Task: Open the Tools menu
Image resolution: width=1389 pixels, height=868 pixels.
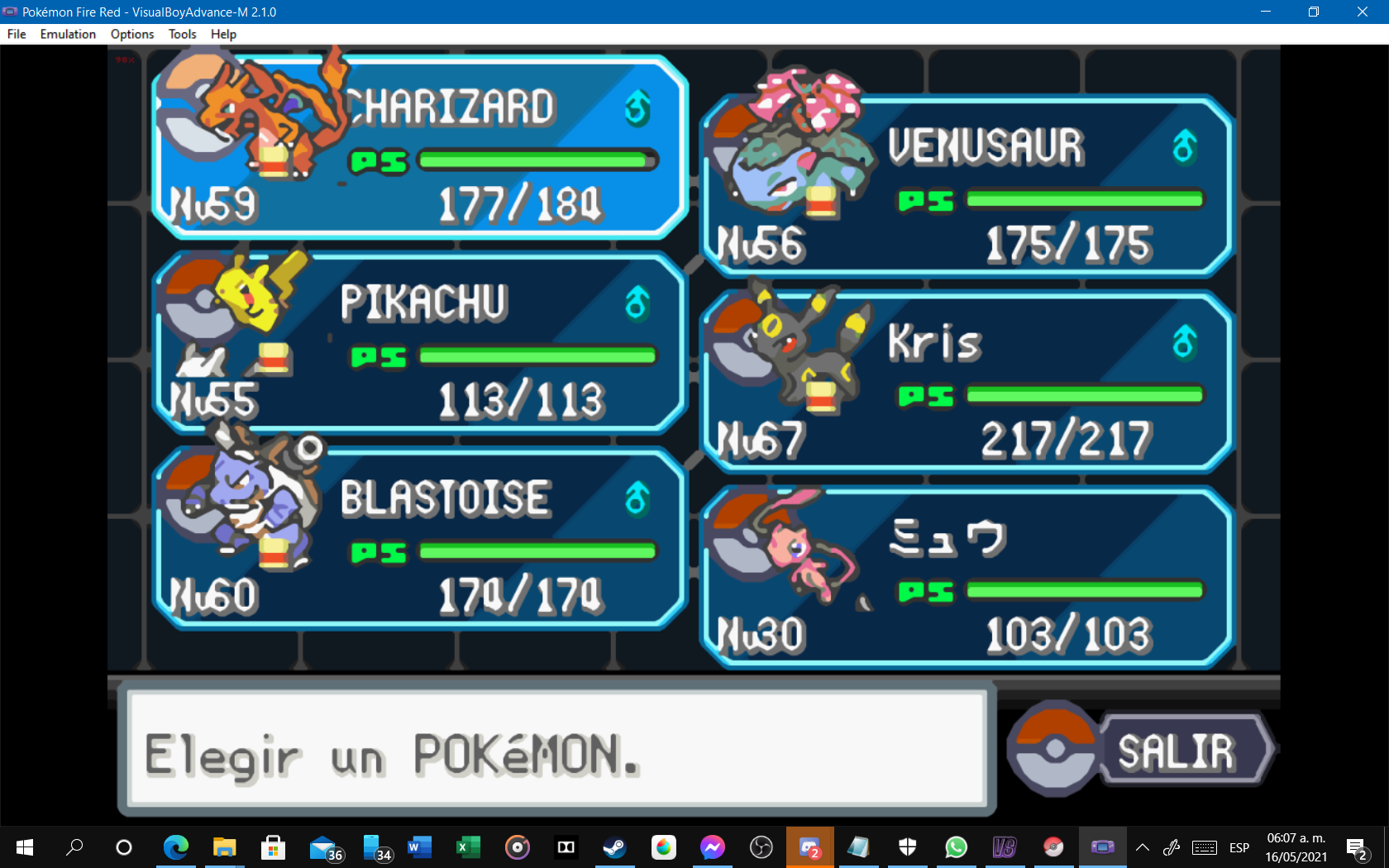Action: (182, 34)
